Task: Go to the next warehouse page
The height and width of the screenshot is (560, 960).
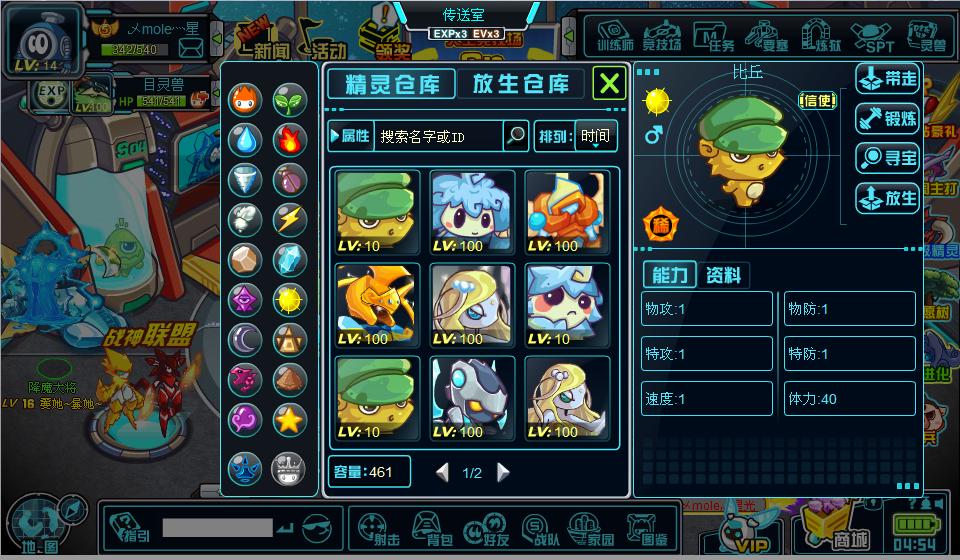Action: point(503,473)
